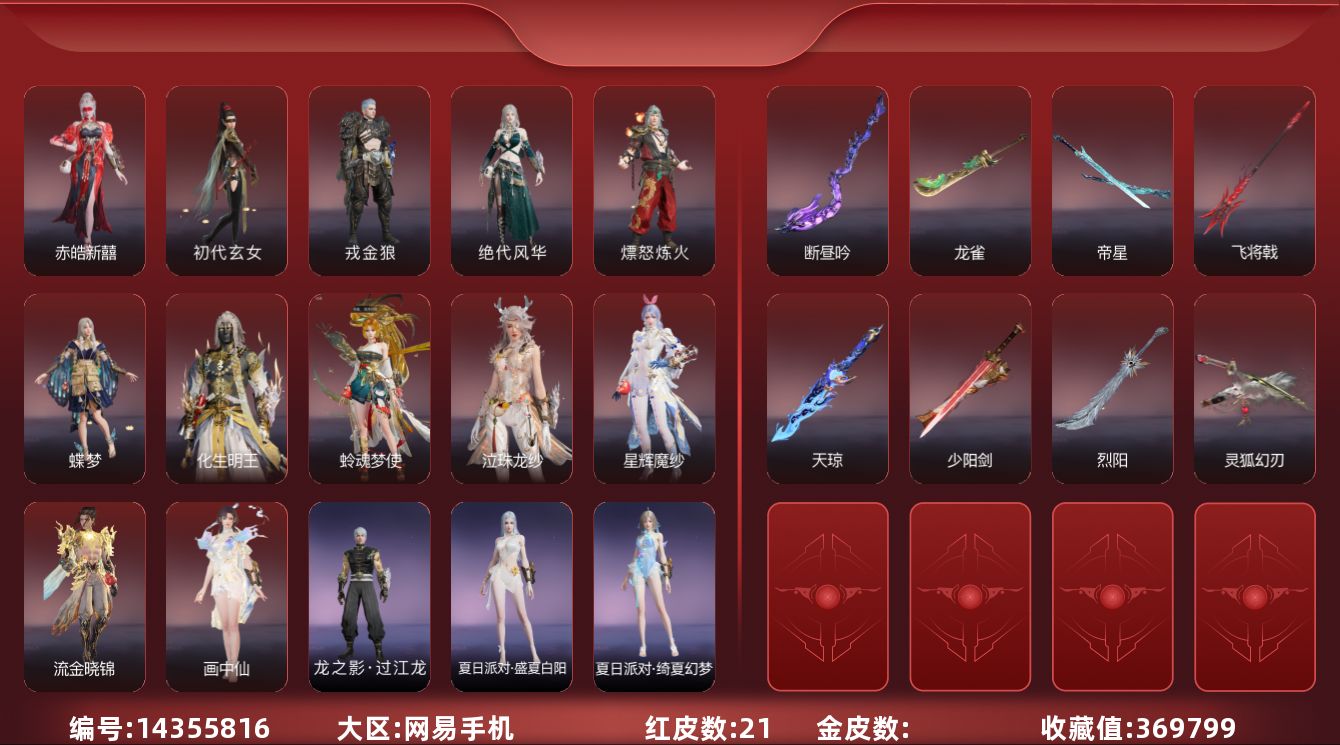Select the 蛉魂梦使 skin card

369,388
